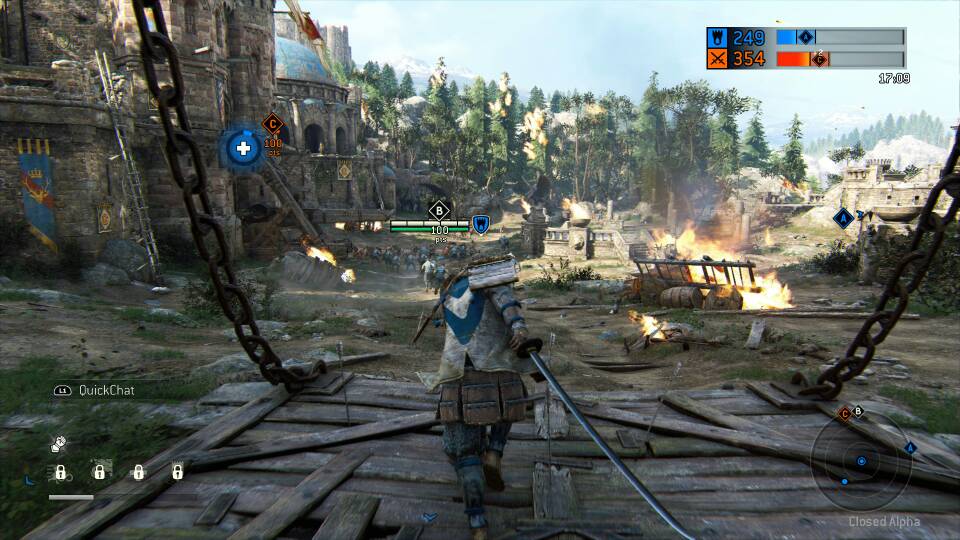Click the circular radar minimap
The height and width of the screenshot is (540, 960).
860,461
